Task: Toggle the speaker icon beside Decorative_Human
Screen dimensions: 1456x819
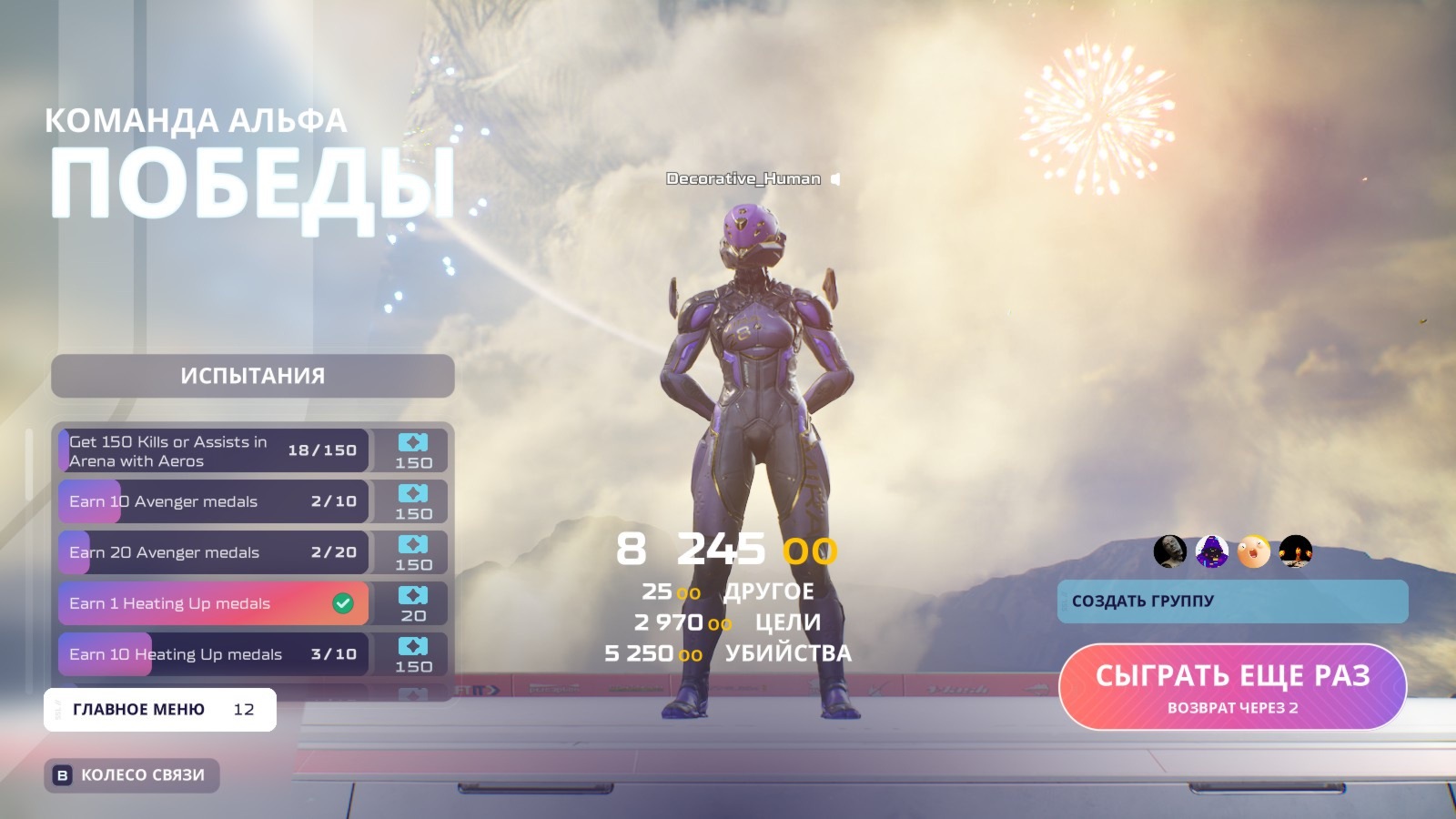Action: point(835,179)
